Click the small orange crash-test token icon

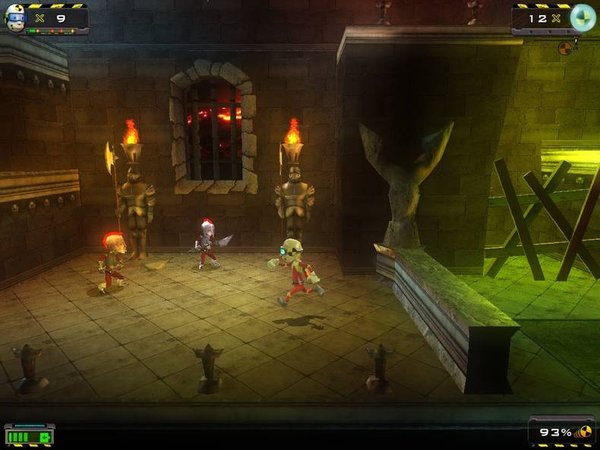pos(566,47)
